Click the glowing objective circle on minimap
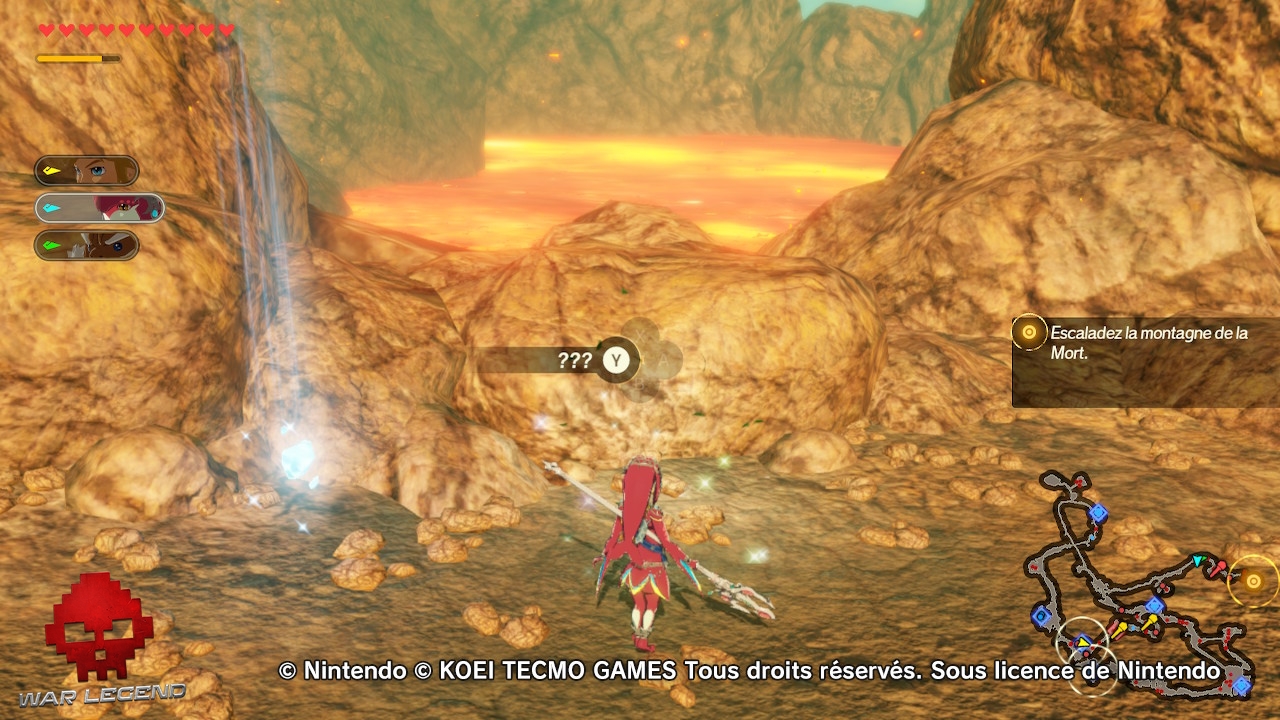The height and width of the screenshot is (720, 1280). (1251, 581)
